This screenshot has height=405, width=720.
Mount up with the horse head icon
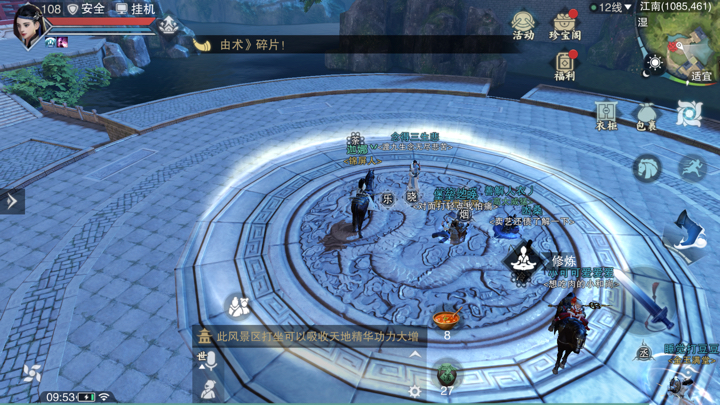click(x=648, y=167)
